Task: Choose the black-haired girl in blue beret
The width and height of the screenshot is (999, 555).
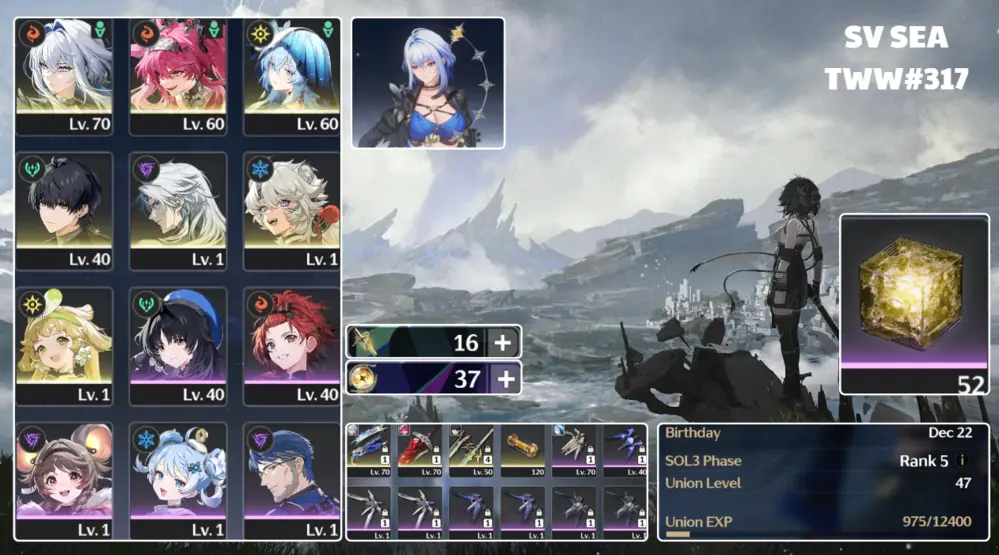Action: point(178,346)
